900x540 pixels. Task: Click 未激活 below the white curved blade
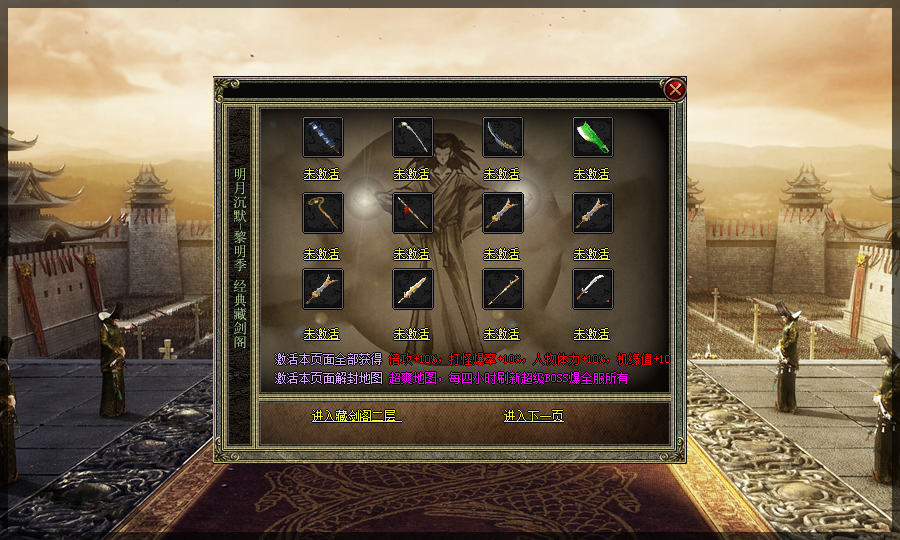[592, 334]
